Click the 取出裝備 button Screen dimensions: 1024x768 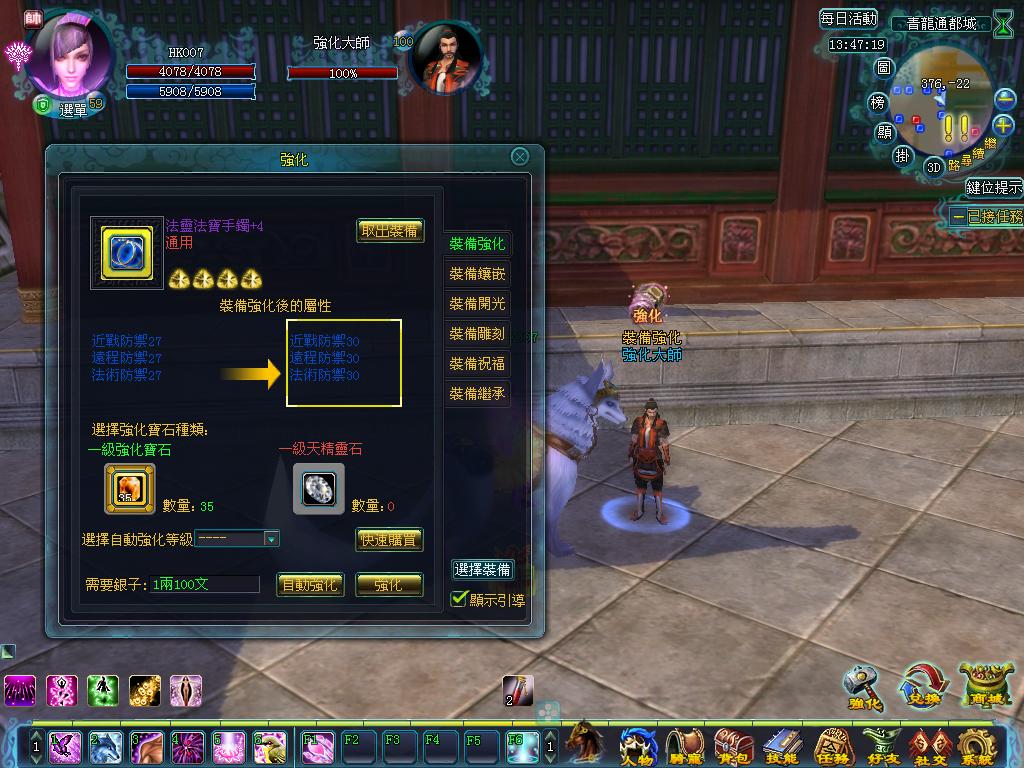pos(390,230)
